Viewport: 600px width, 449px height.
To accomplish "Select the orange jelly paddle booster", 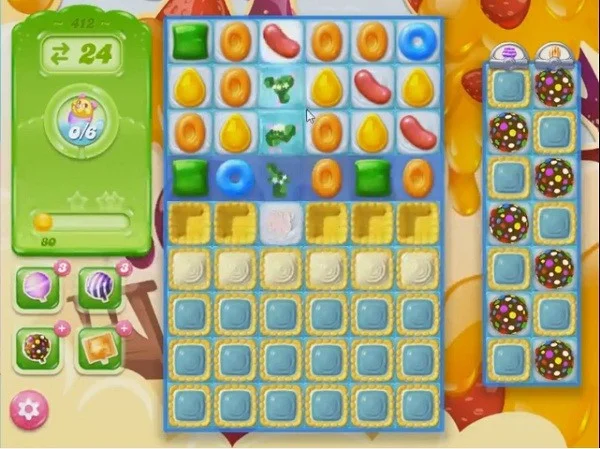I will (98, 346).
